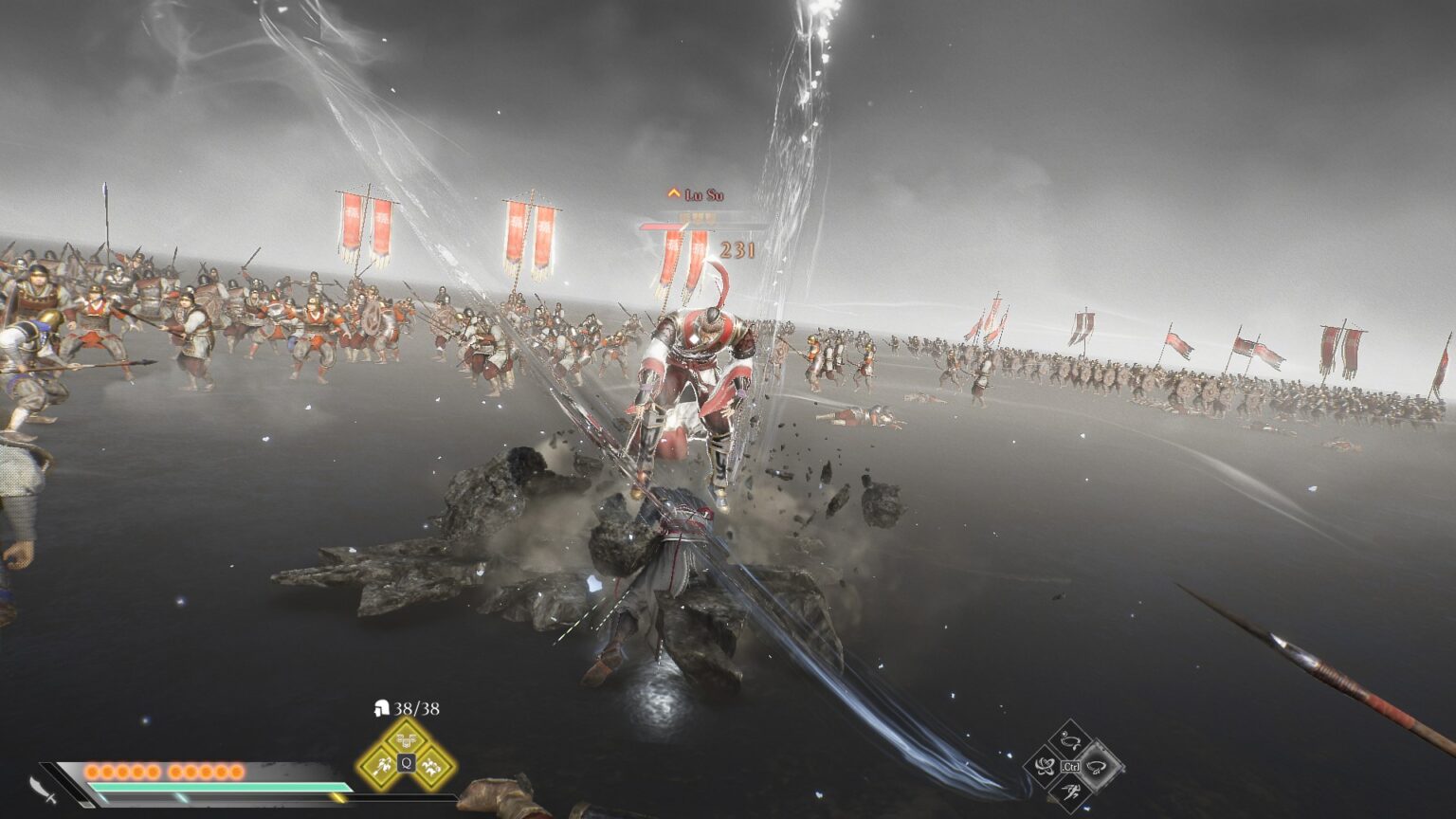Click Lu Su's health bar

pyautogui.click(x=664, y=227)
